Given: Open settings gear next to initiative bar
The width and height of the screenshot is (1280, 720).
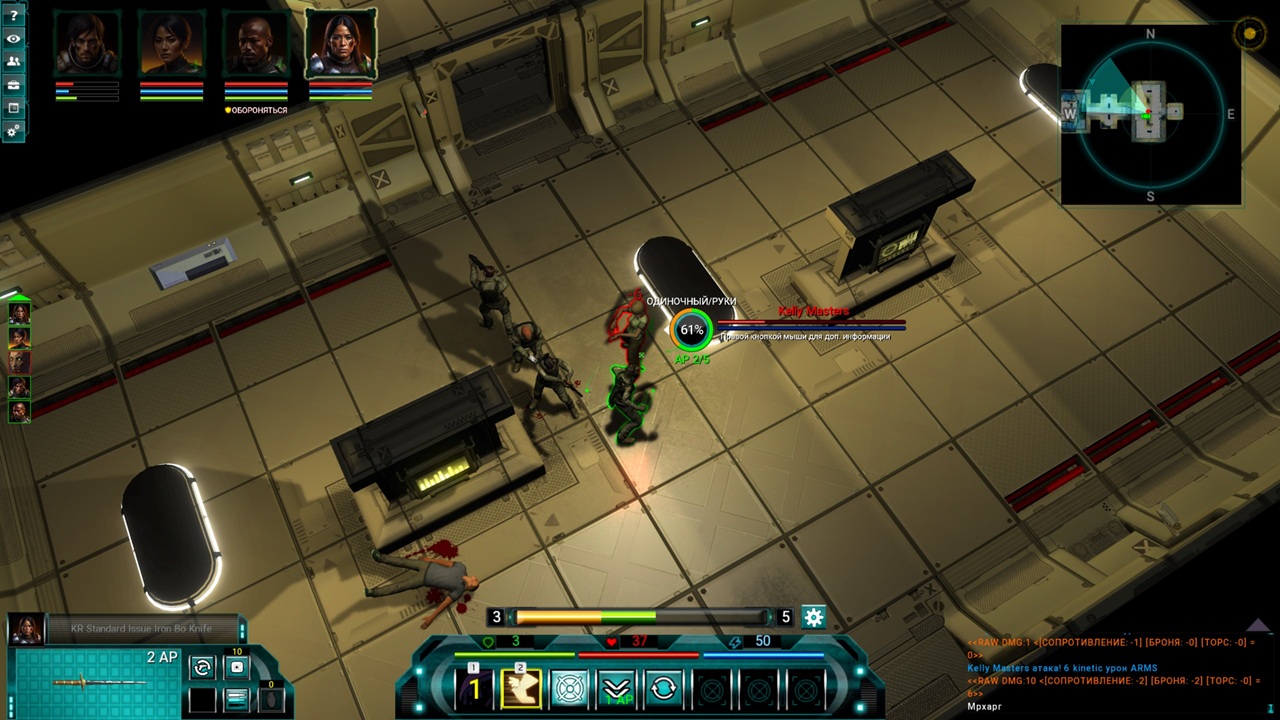Looking at the screenshot, I should click(814, 617).
